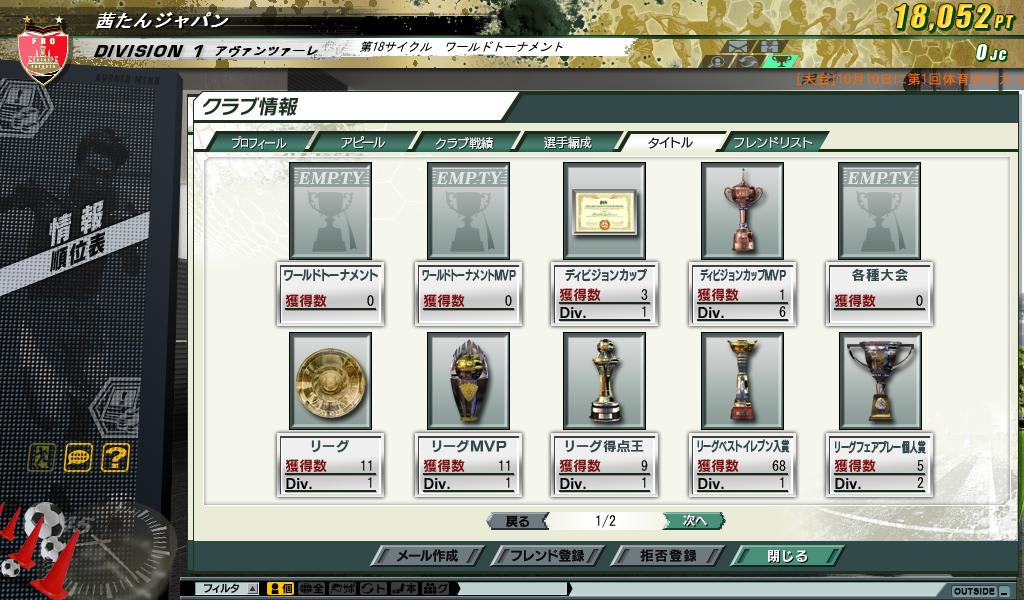
Task: Click the リーグ gold shield trophy
Action: coord(329,381)
